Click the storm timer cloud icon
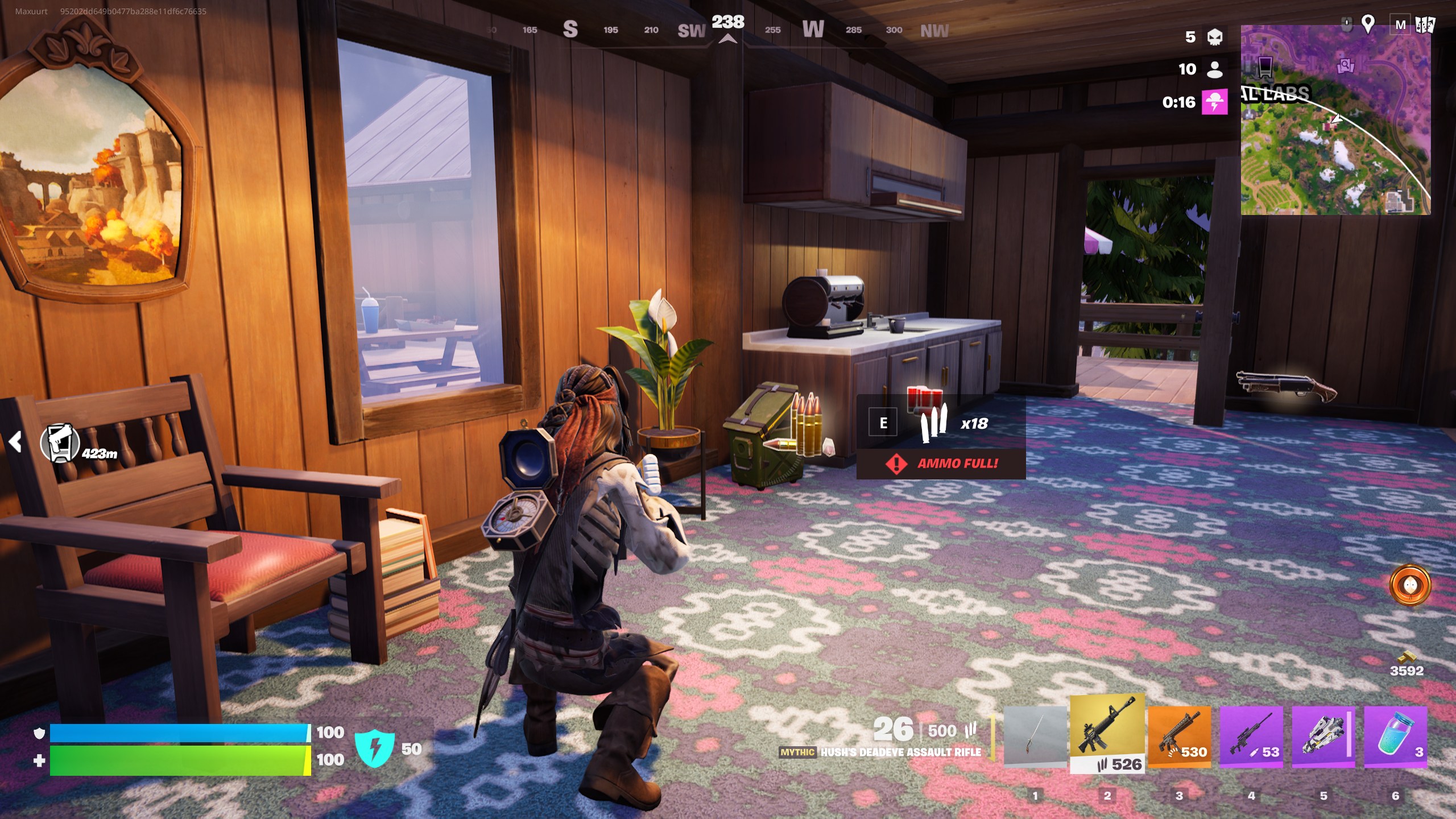This screenshot has height=819, width=1456. point(1214,102)
